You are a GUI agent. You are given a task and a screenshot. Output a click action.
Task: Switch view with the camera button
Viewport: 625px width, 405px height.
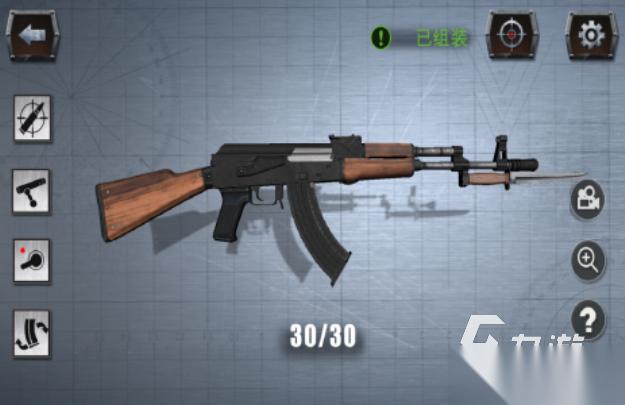(x=587, y=200)
